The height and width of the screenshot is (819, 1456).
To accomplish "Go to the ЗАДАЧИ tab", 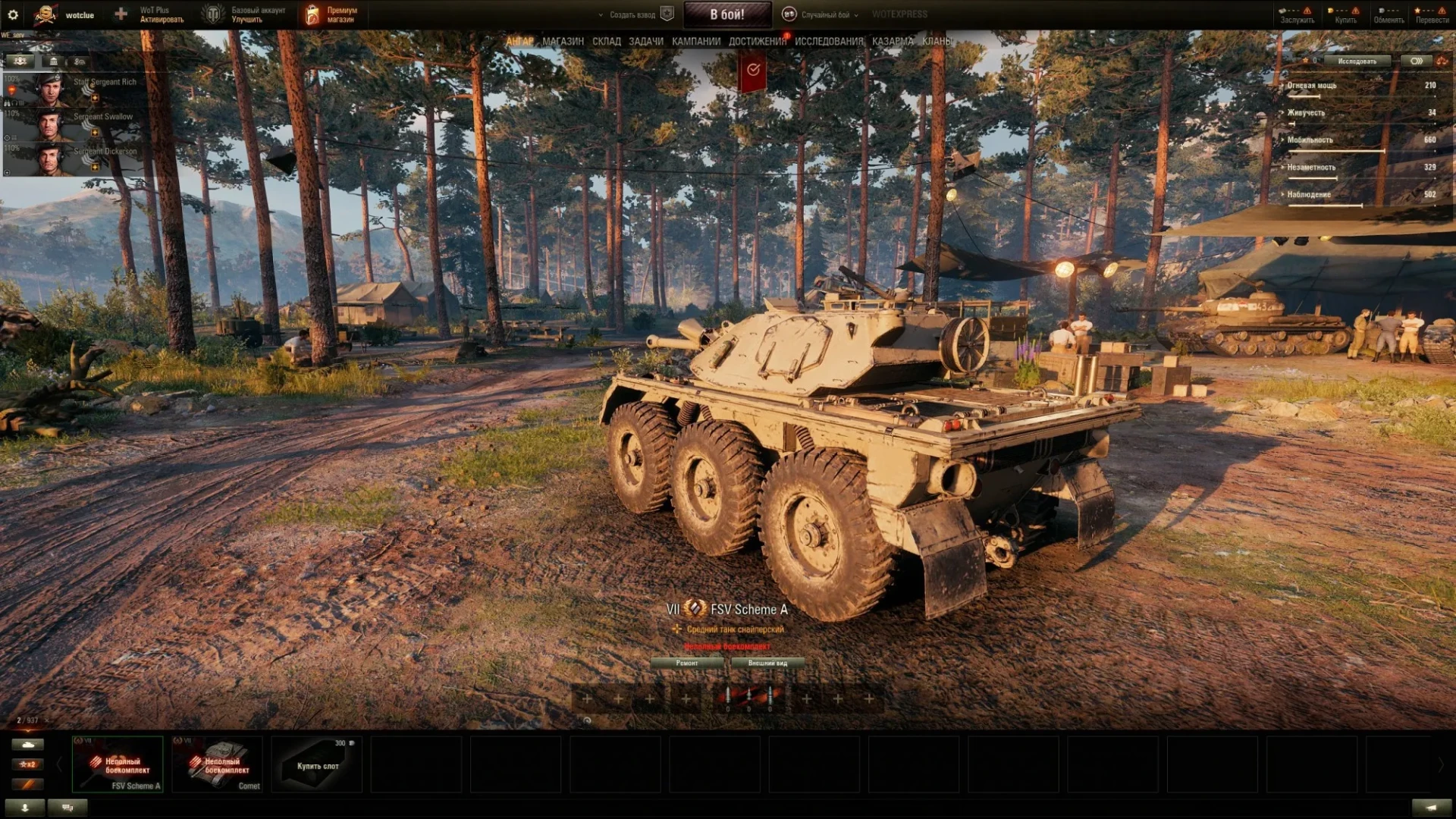I will coord(645,42).
